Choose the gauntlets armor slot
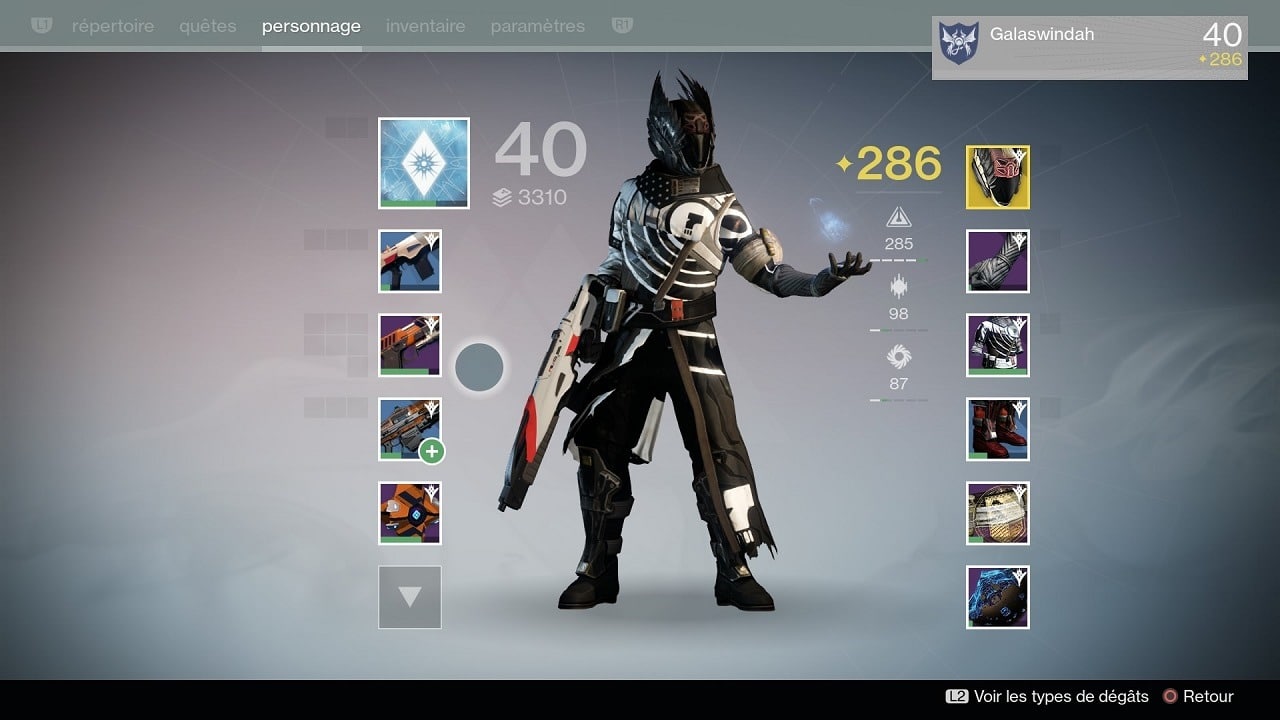This screenshot has width=1280, height=720. pyautogui.click(x=998, y=261)
